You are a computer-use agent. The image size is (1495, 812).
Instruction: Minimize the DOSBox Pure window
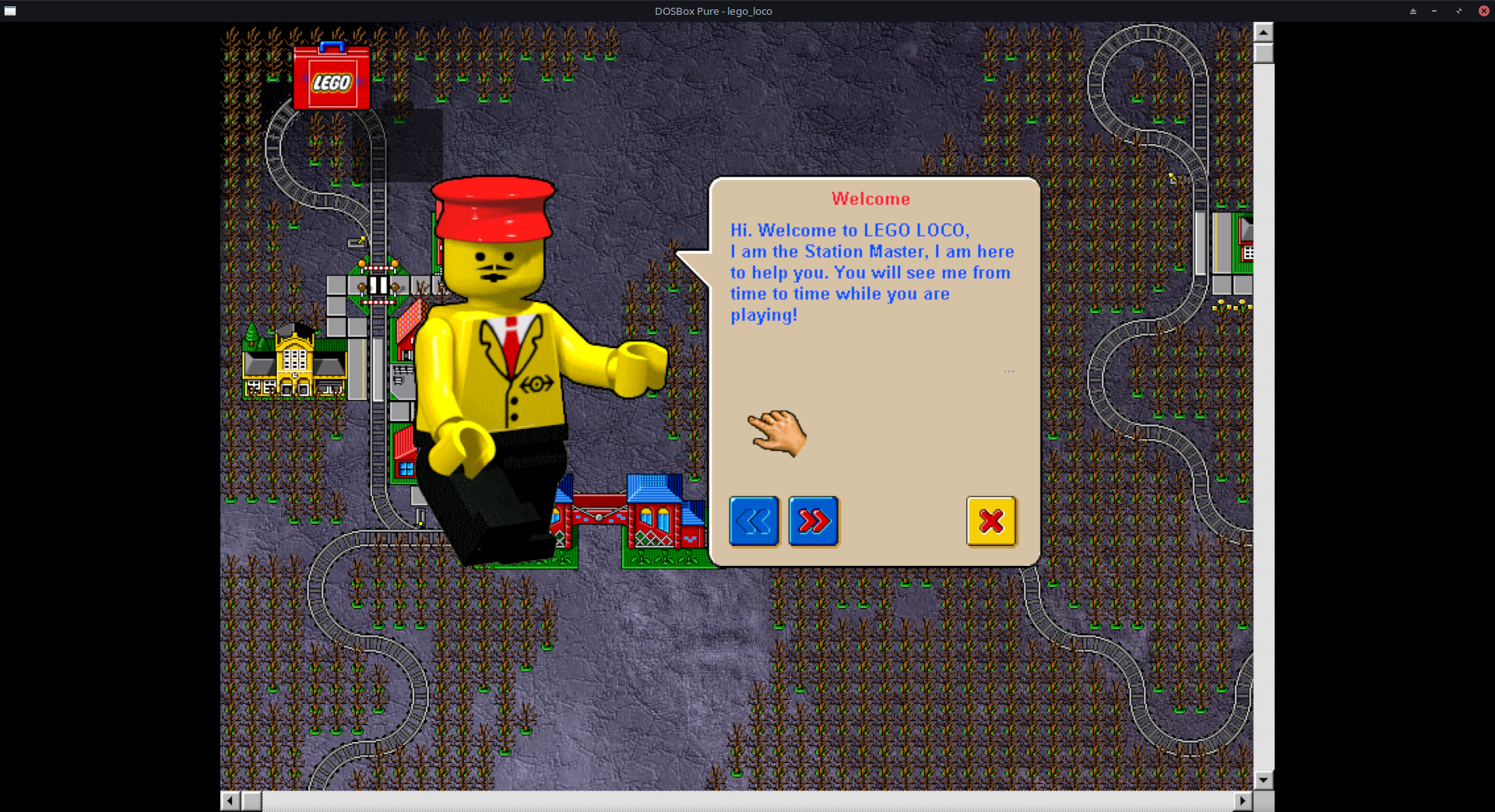[x=1434, y=11]
